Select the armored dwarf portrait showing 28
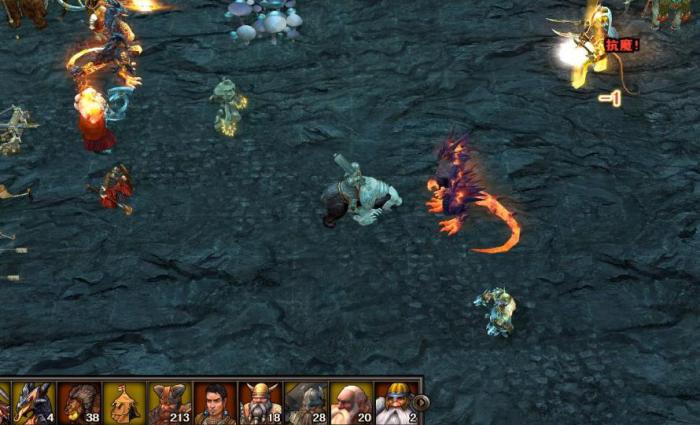The height and width of the screenshot is (425, 700). (305, 403)
